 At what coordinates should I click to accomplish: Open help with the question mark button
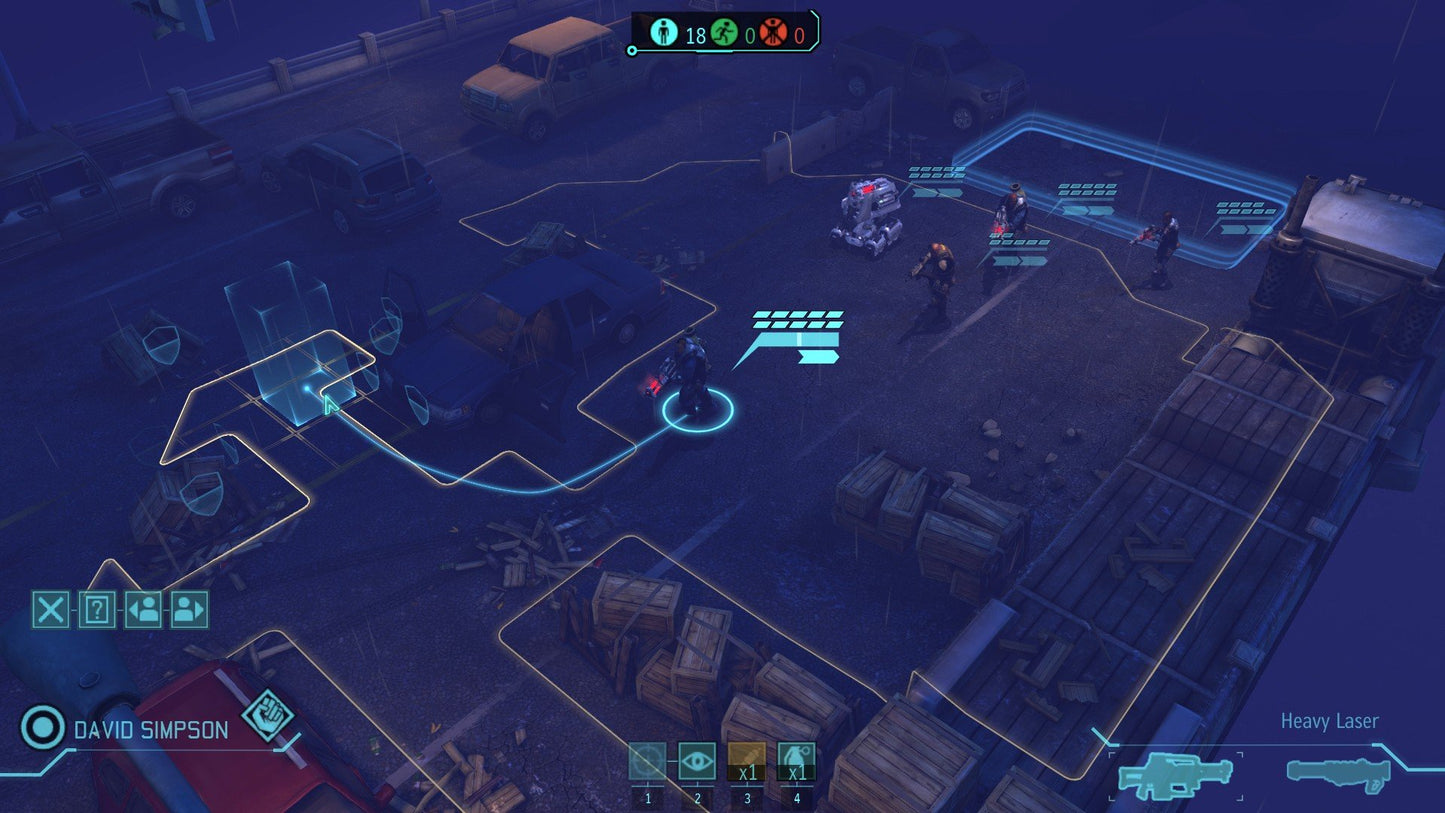click(x=96, y=607)
